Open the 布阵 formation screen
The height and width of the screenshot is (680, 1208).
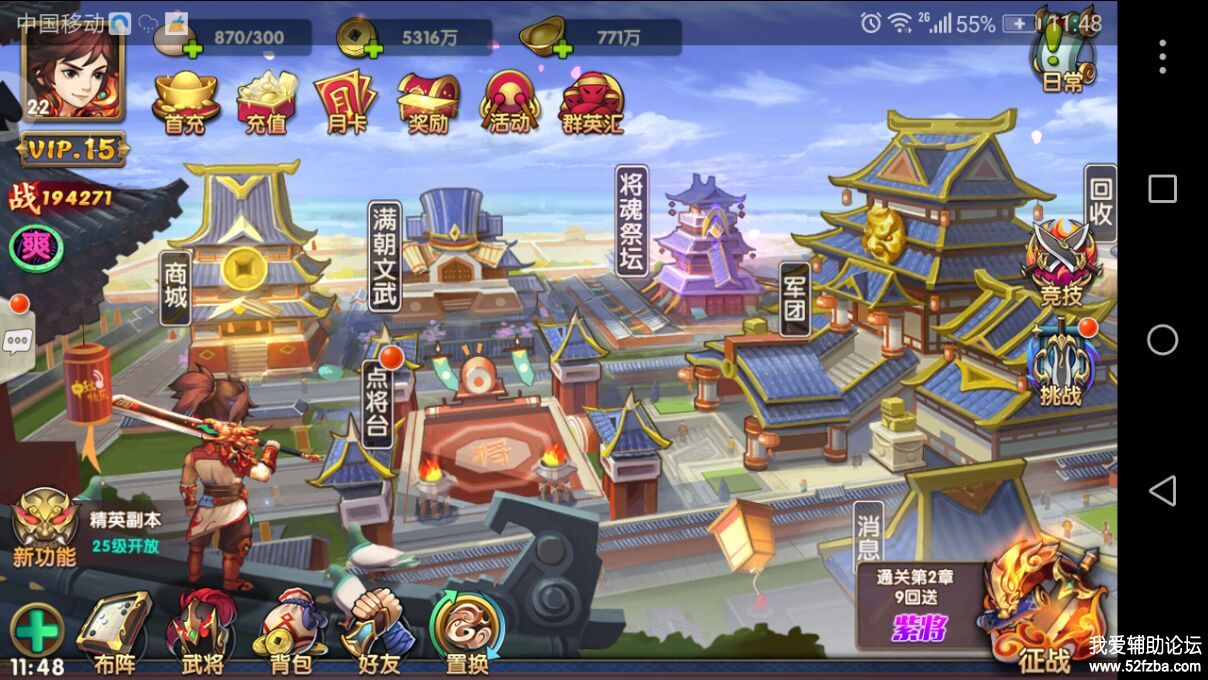[x=116, y=632]
